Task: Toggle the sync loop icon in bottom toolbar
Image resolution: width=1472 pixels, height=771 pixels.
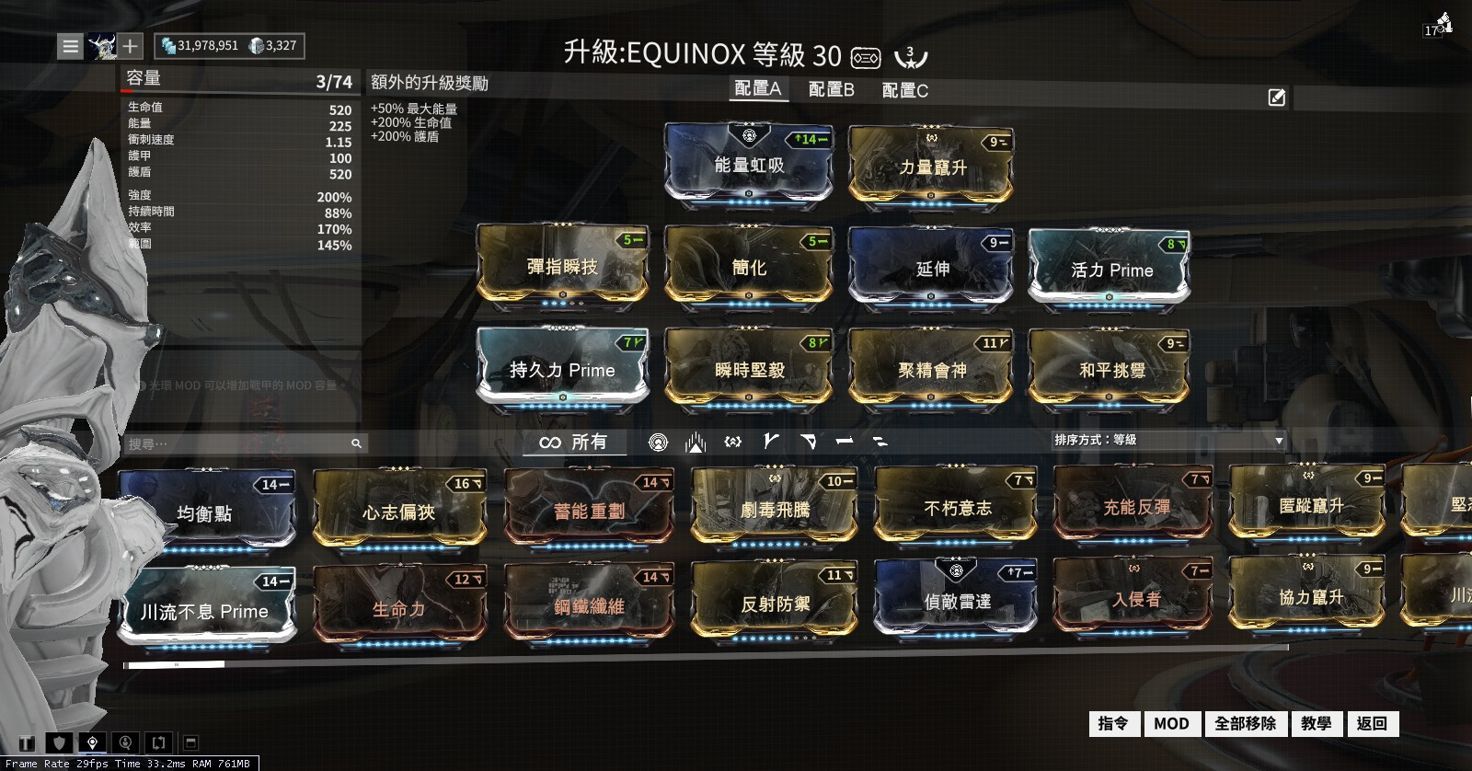Action: coord(158,742)
